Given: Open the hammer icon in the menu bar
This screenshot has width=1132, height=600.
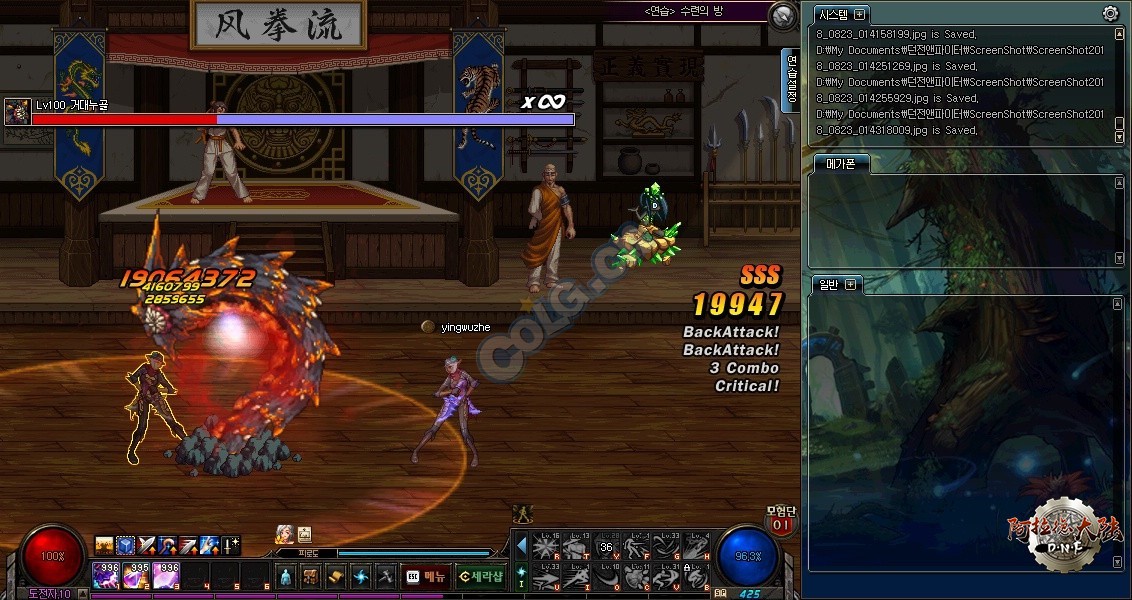Looking at the screenshot, I should [x=385, y=577].
